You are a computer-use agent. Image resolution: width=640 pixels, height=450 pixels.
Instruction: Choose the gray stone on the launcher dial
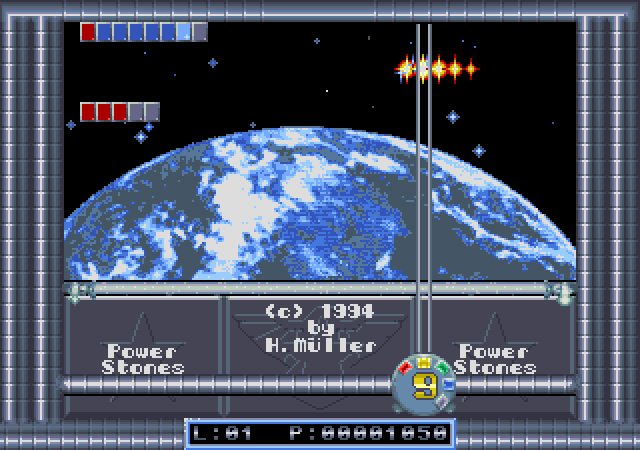(x=443, y=401)
